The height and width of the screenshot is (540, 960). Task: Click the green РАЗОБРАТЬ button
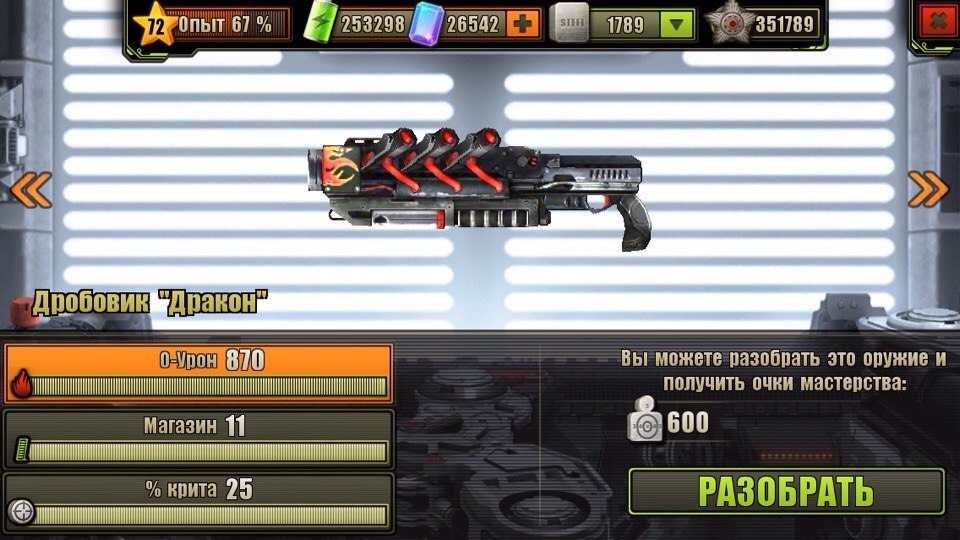pos(786,491)
